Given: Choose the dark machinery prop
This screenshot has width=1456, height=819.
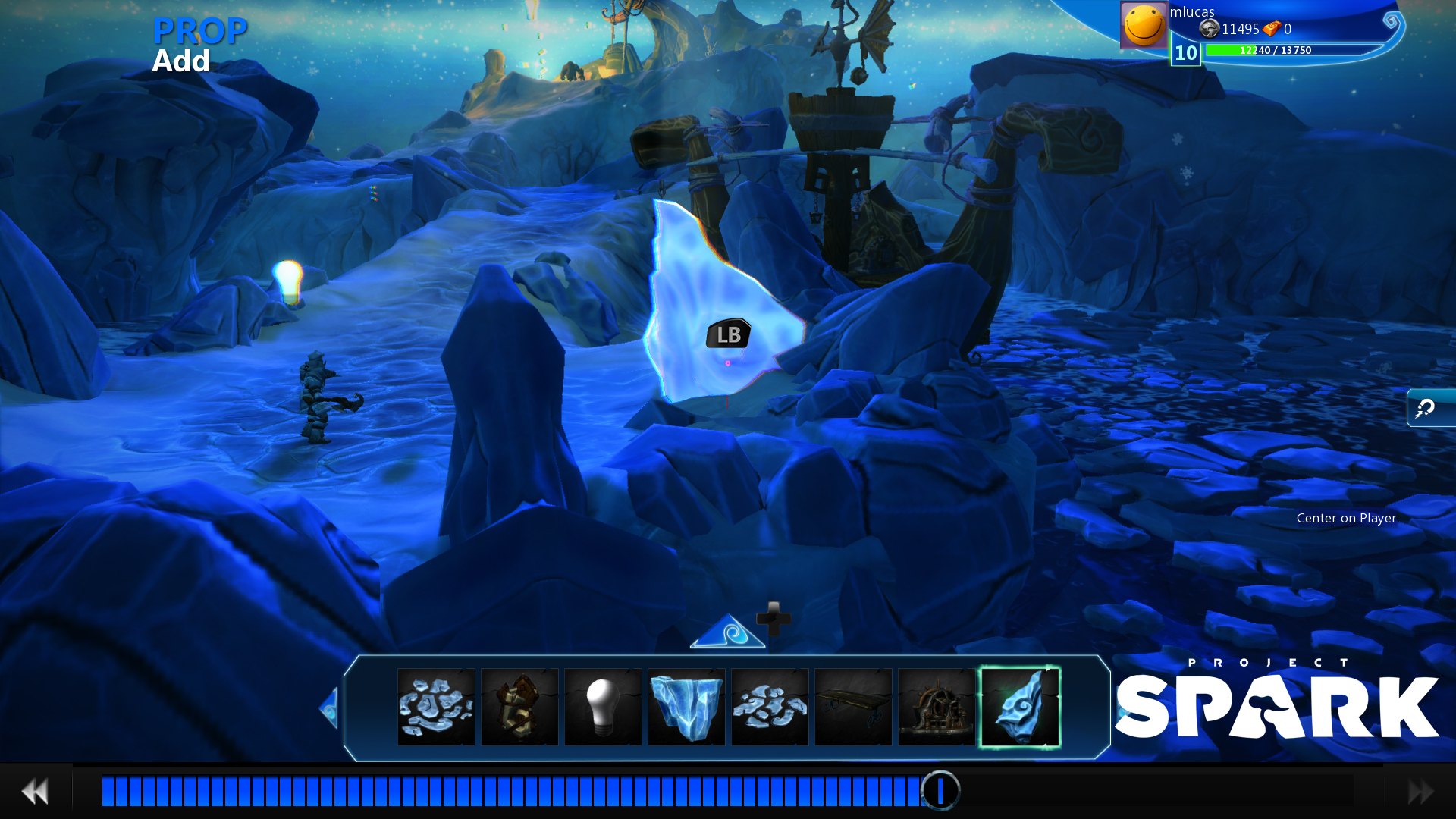Looking at the screenshot, I should pyautogui.click(x=937, y=707).
